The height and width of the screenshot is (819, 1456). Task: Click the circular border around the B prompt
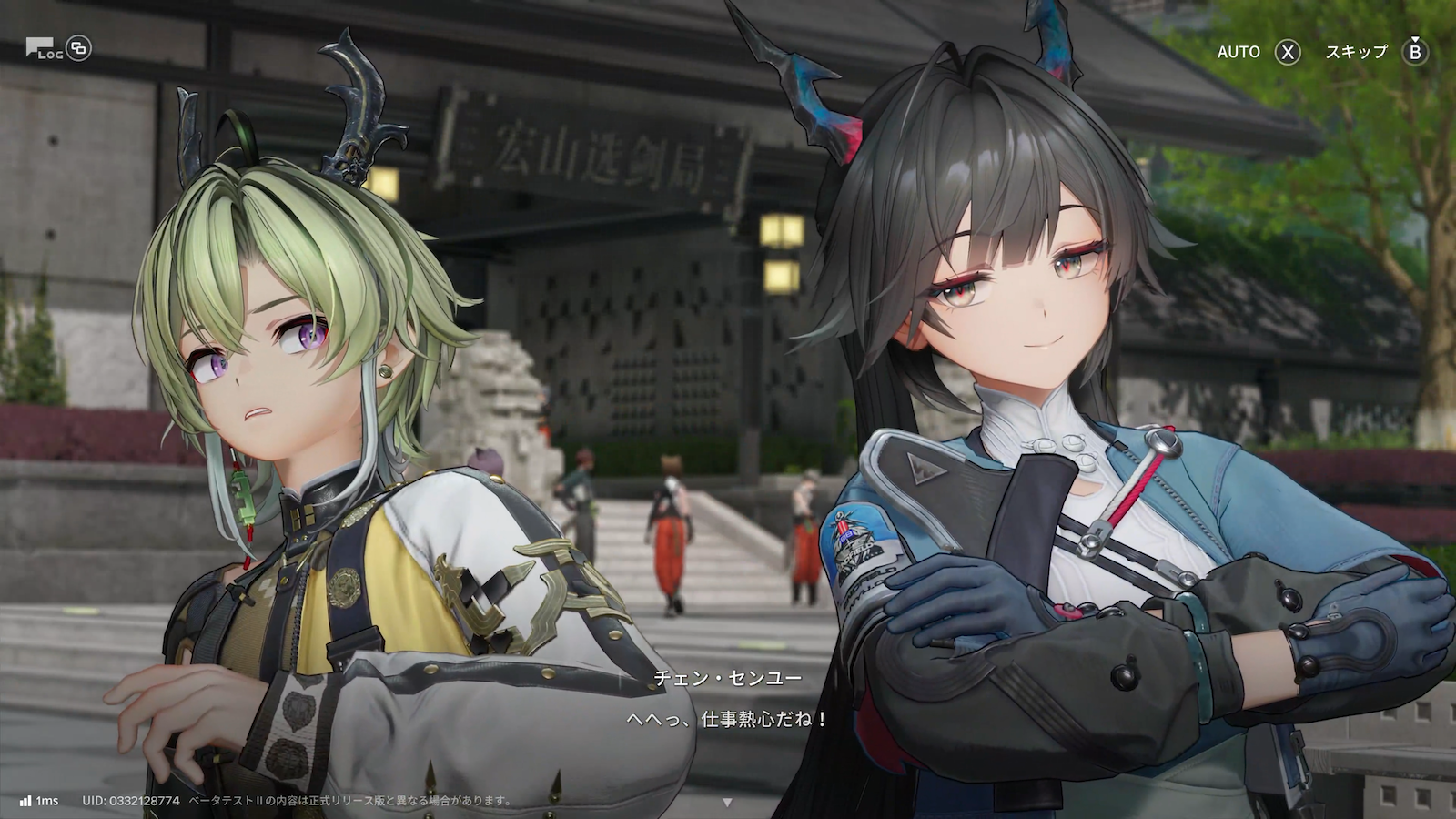1414,52
